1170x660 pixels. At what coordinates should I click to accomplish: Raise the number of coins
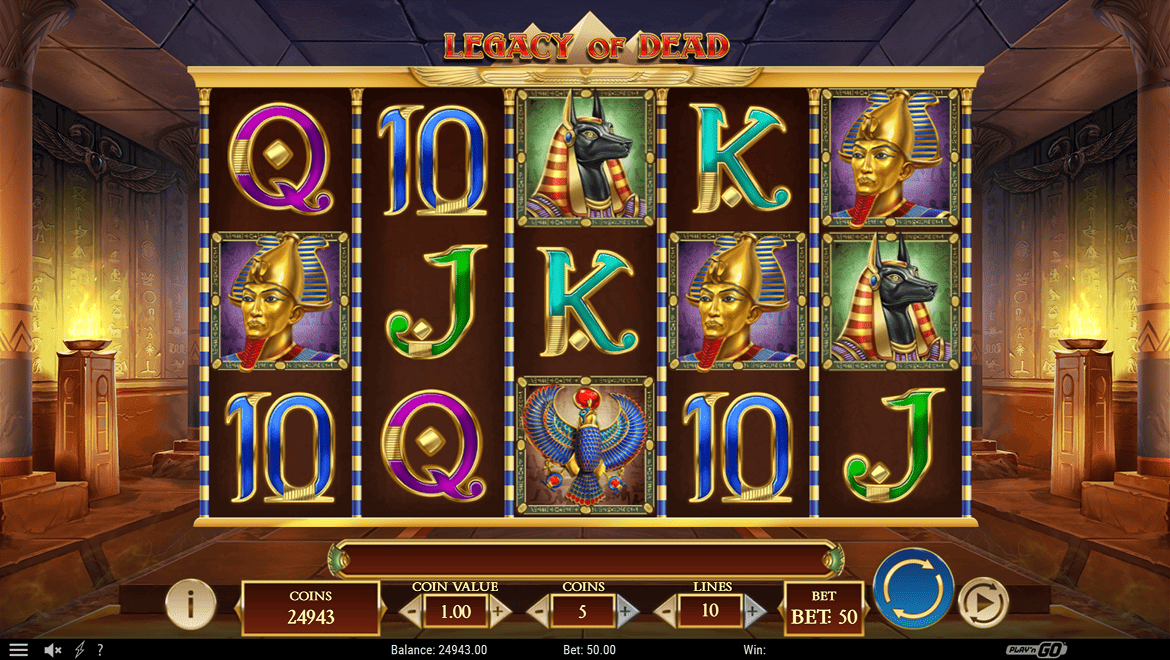(627, 610)
